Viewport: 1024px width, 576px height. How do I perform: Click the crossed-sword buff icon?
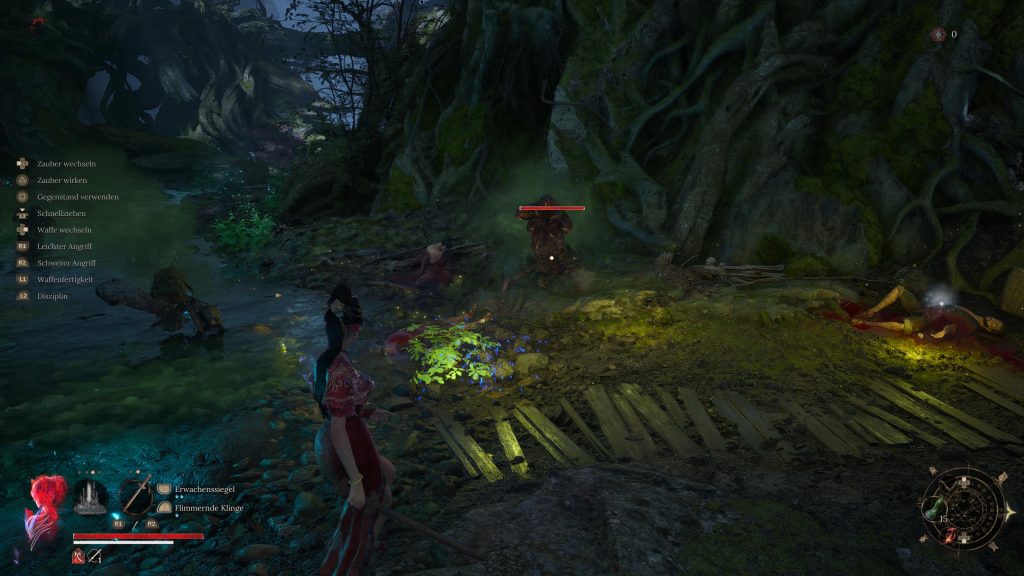coord(95,558)
